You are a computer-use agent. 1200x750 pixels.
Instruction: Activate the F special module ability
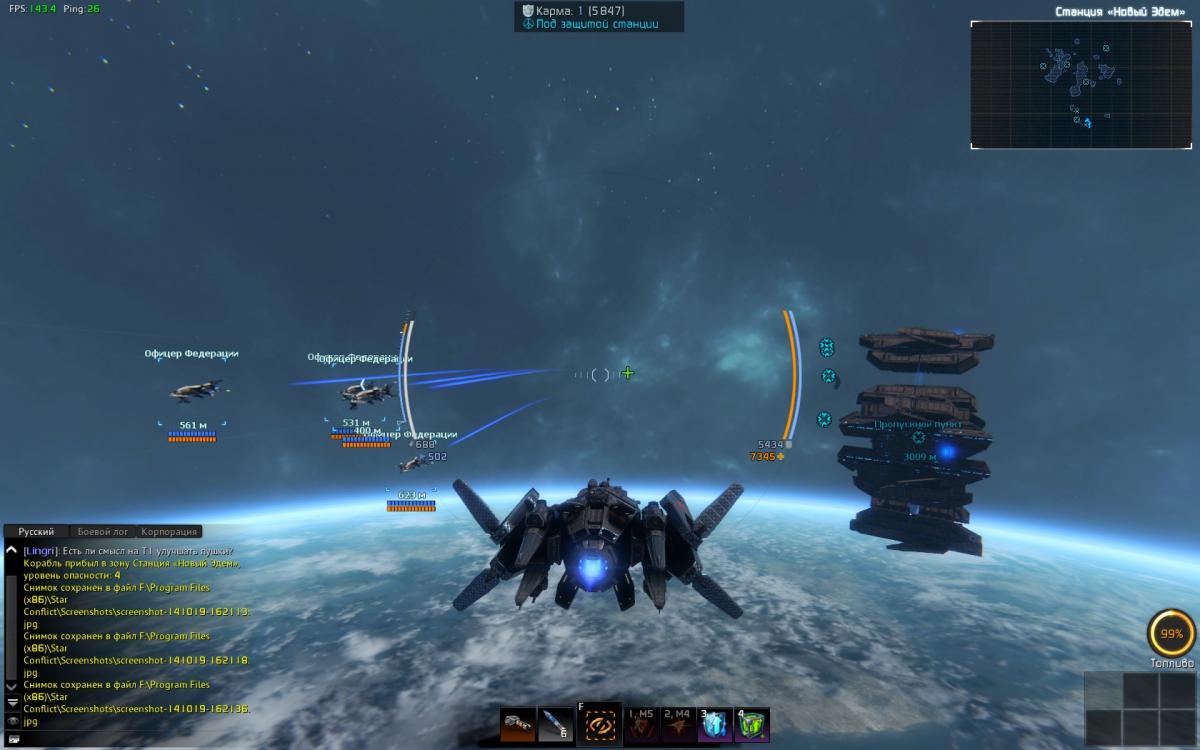coord(599,723)
